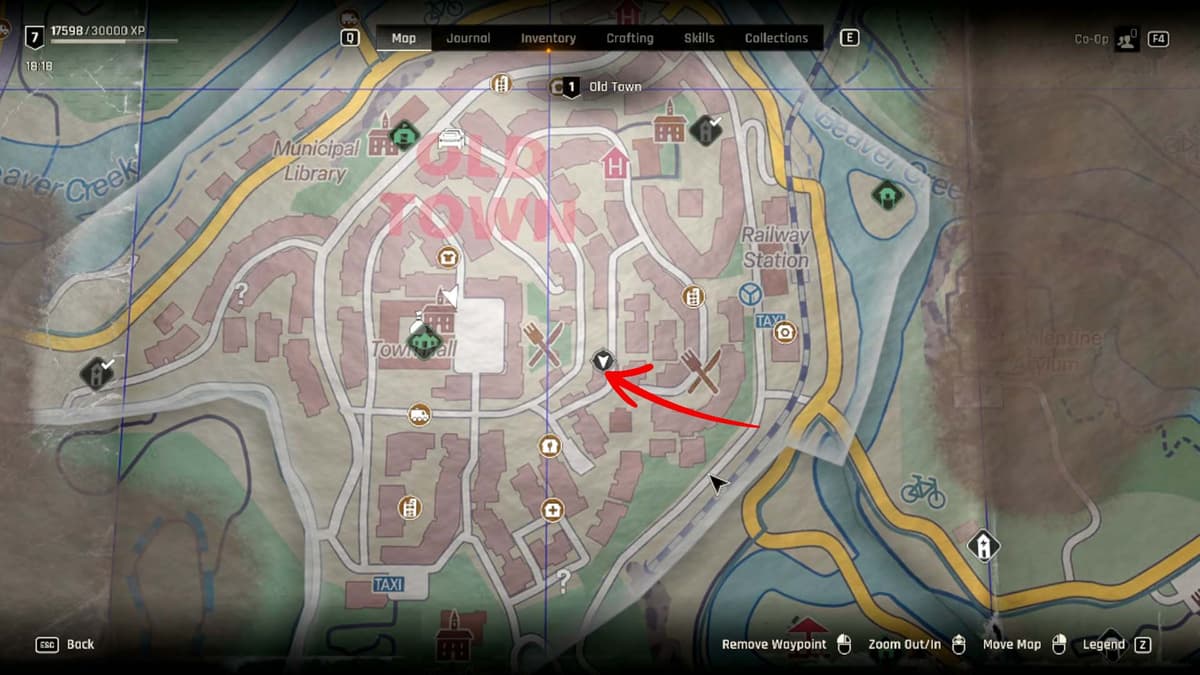This screenshot has width=1200, height=675.
Task: Select the waypoint marker at the red arrow
Action: 602,360
